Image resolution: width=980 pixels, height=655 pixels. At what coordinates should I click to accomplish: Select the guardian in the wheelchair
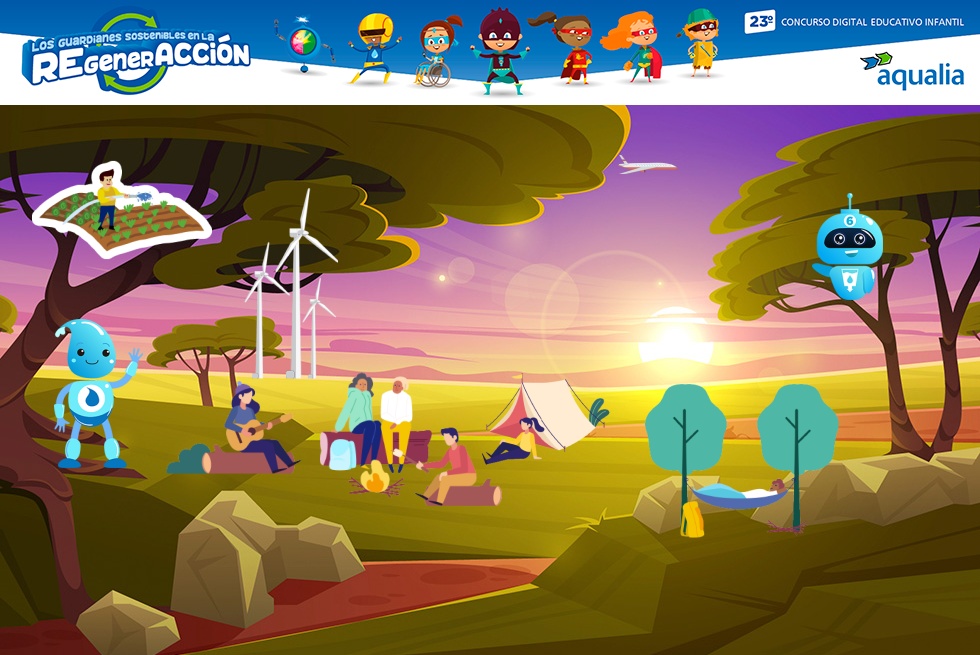point(435,54)
